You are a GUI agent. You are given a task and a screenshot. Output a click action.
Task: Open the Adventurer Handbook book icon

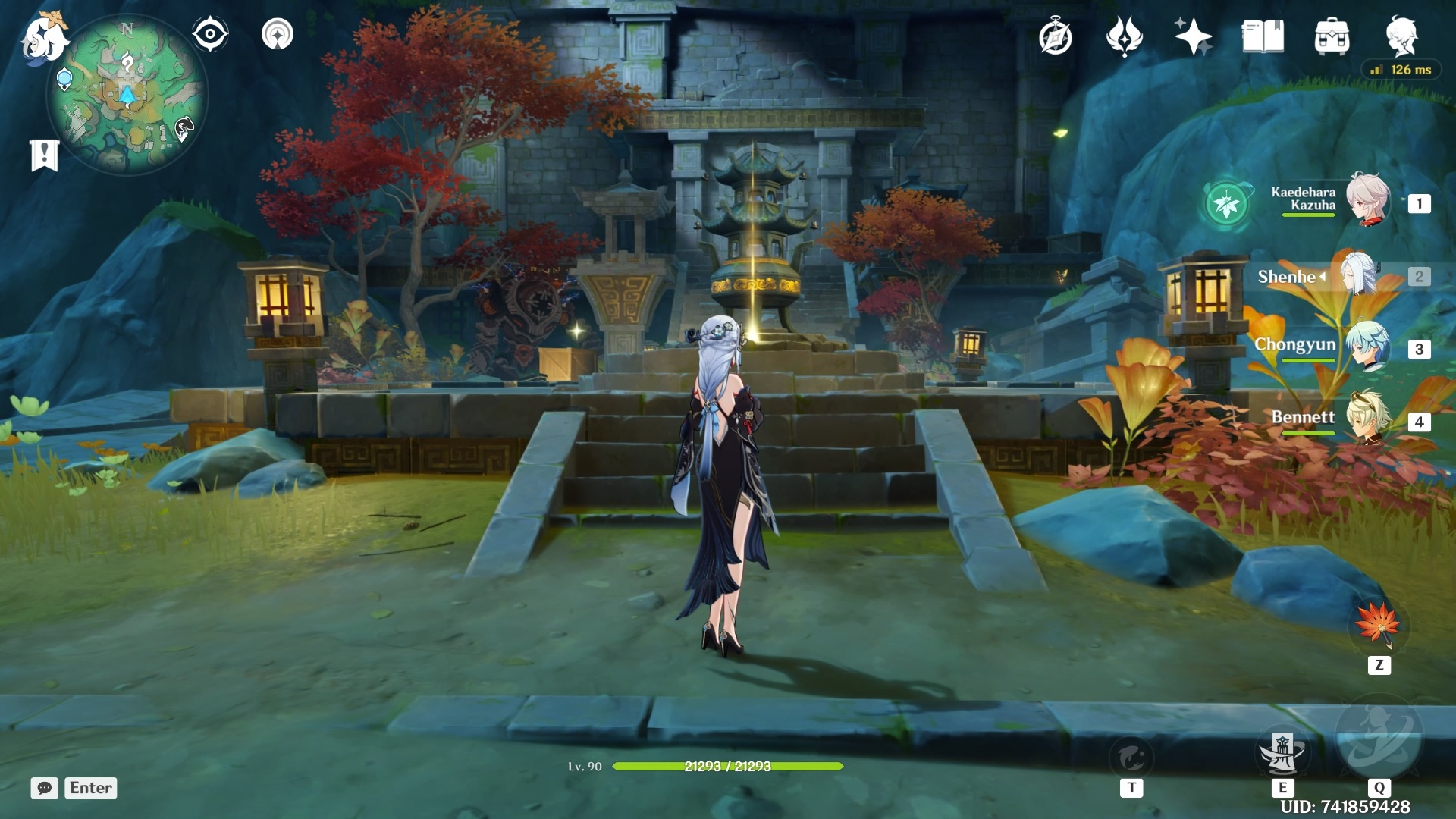coord(1263,36)
